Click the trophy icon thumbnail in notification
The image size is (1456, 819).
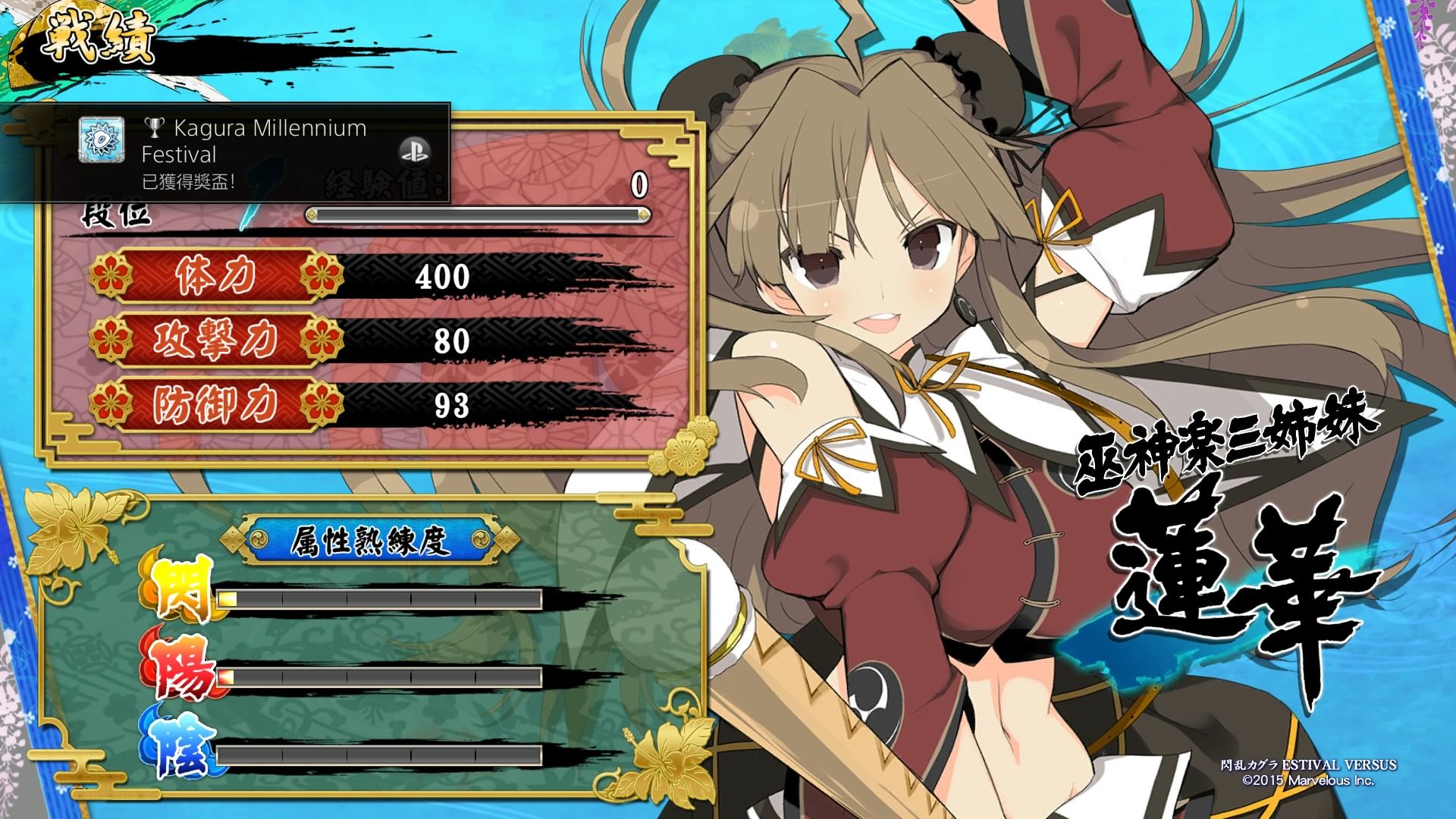[102, 140]
